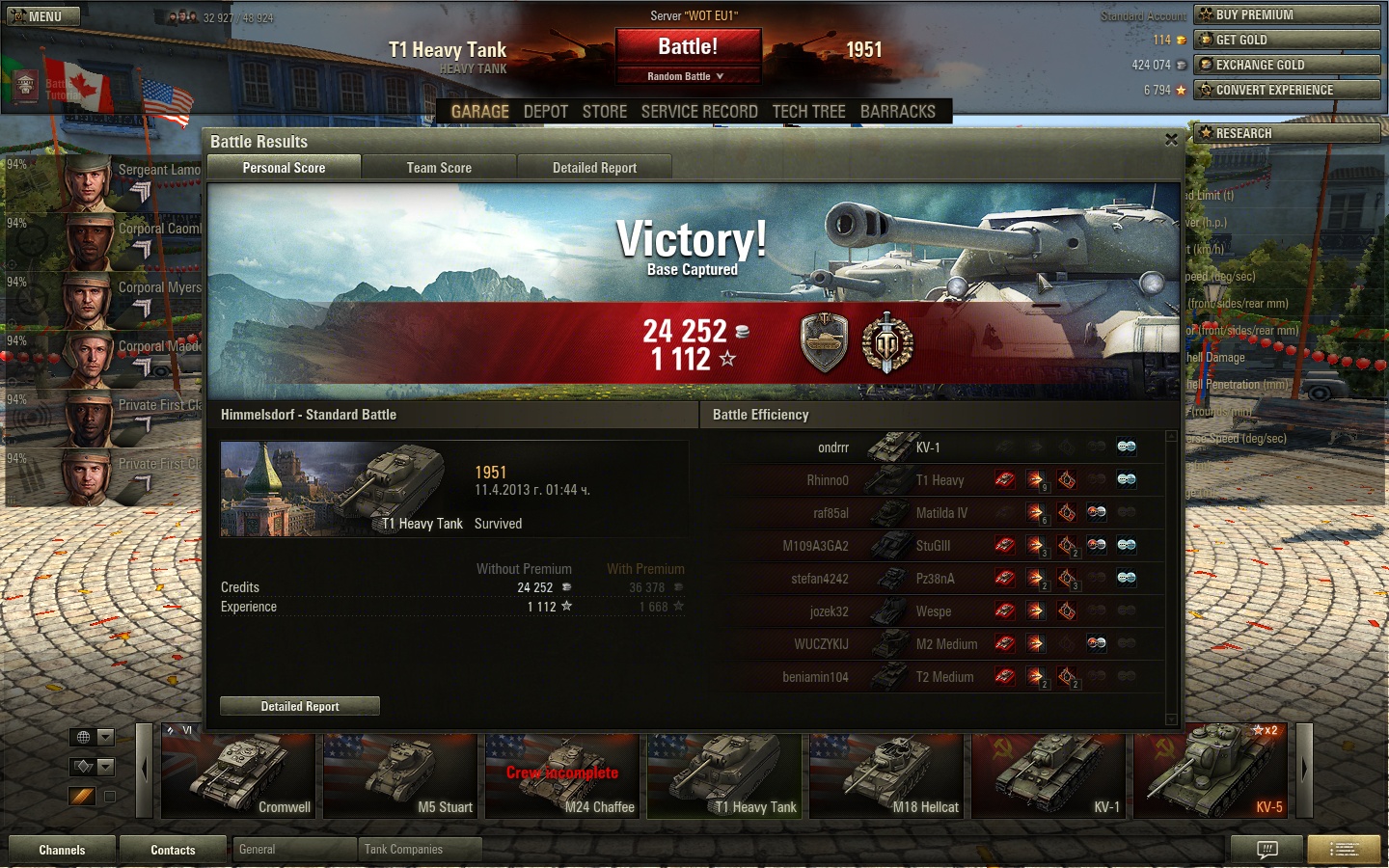Open the Barracks
This screenshot has height=868, width=1389.
pyautogui.click(x=897, y=112)
